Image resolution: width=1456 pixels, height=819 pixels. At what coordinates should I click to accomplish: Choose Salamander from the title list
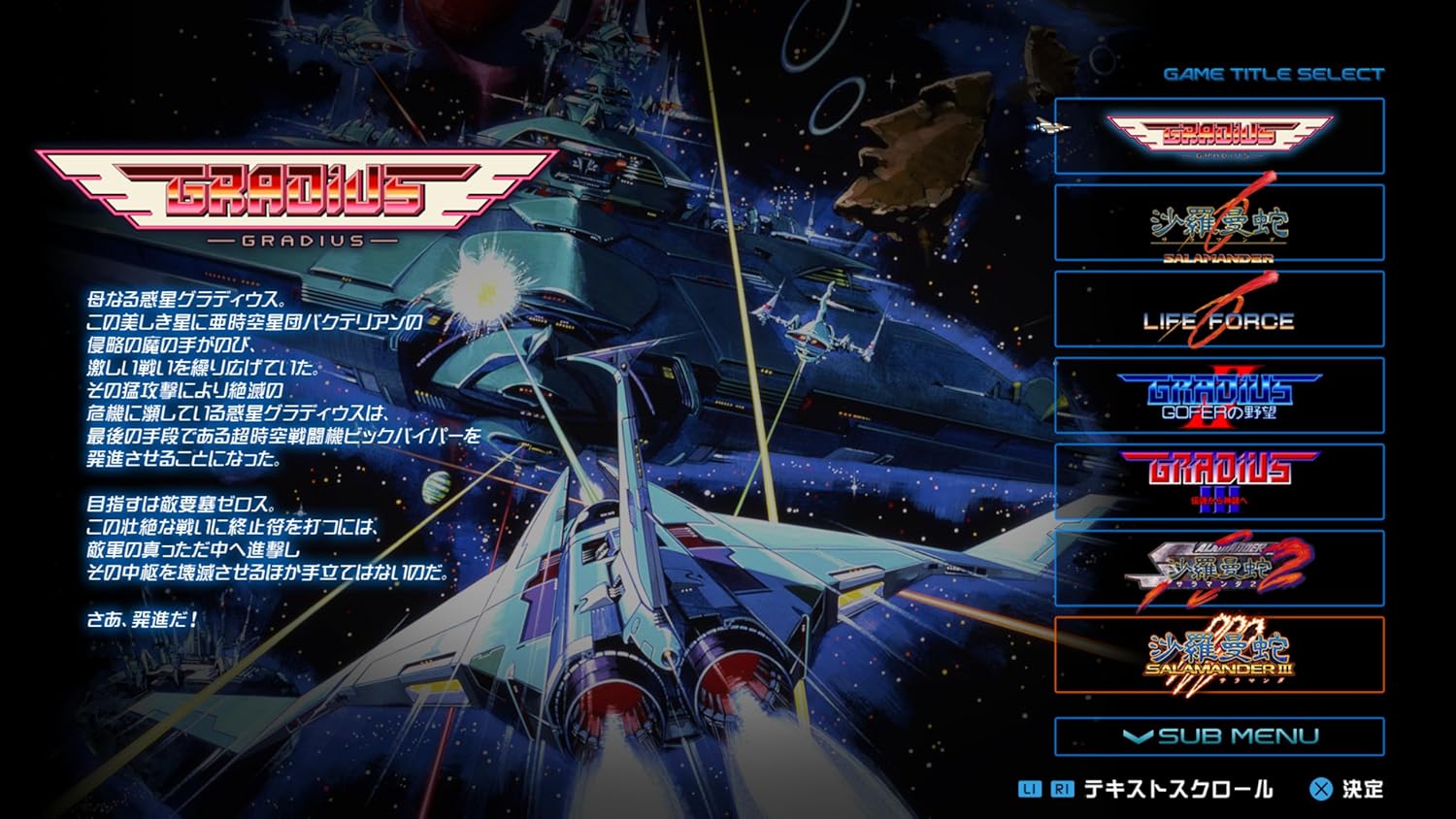coord(1219,222)
